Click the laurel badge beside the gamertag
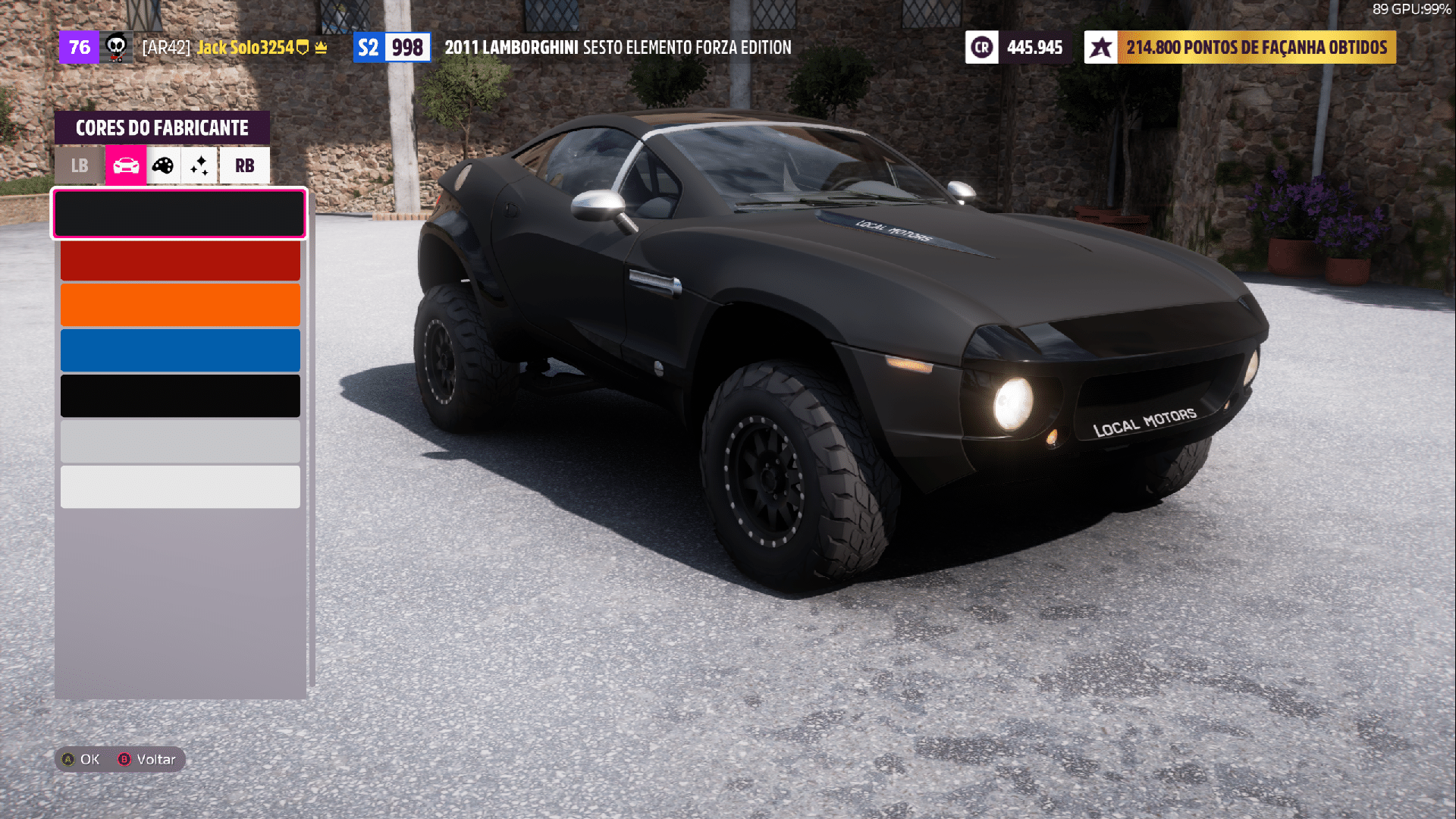 pos(321,47)
